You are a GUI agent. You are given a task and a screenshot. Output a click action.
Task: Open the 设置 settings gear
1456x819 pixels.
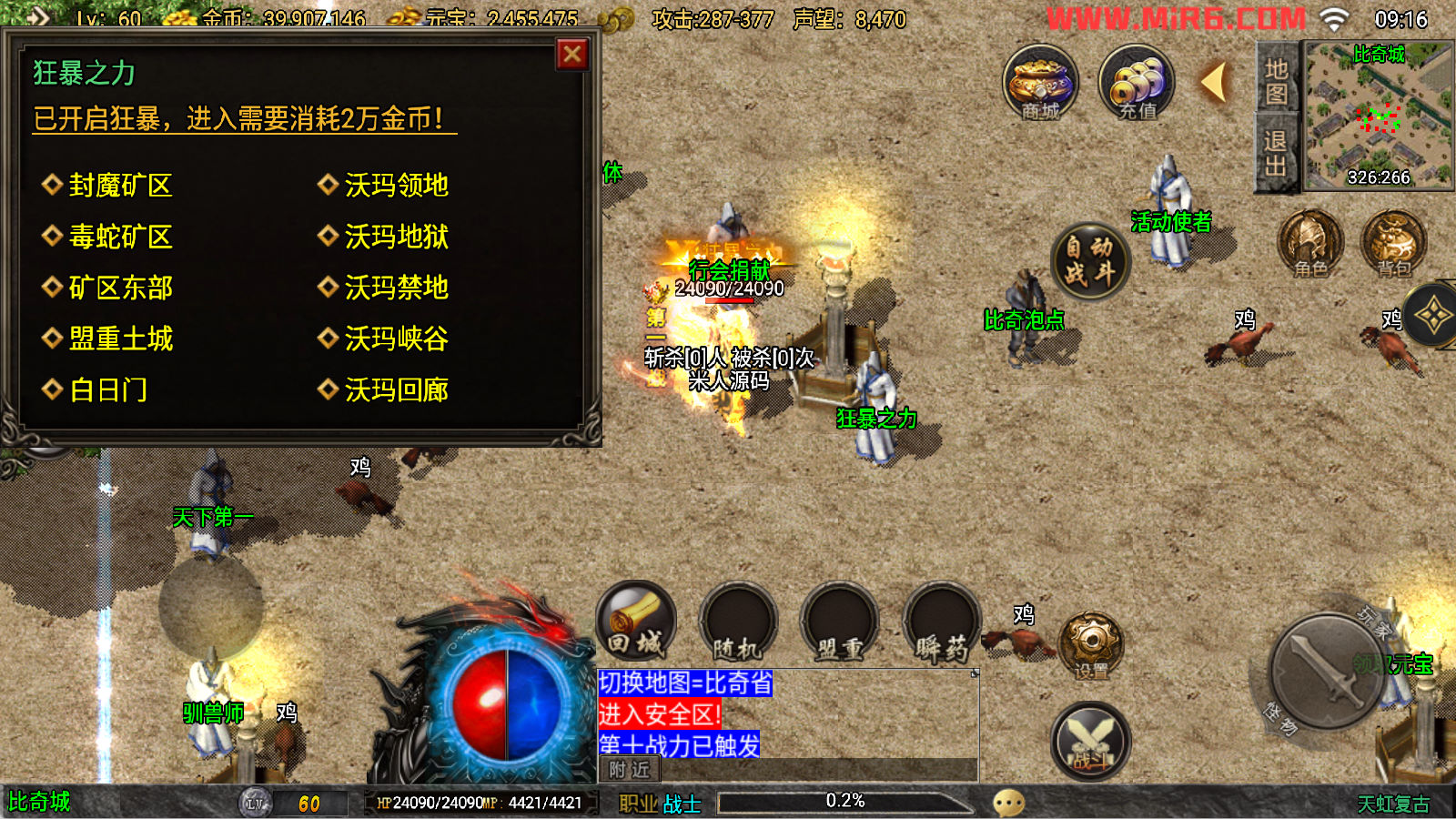(1091, 646)
